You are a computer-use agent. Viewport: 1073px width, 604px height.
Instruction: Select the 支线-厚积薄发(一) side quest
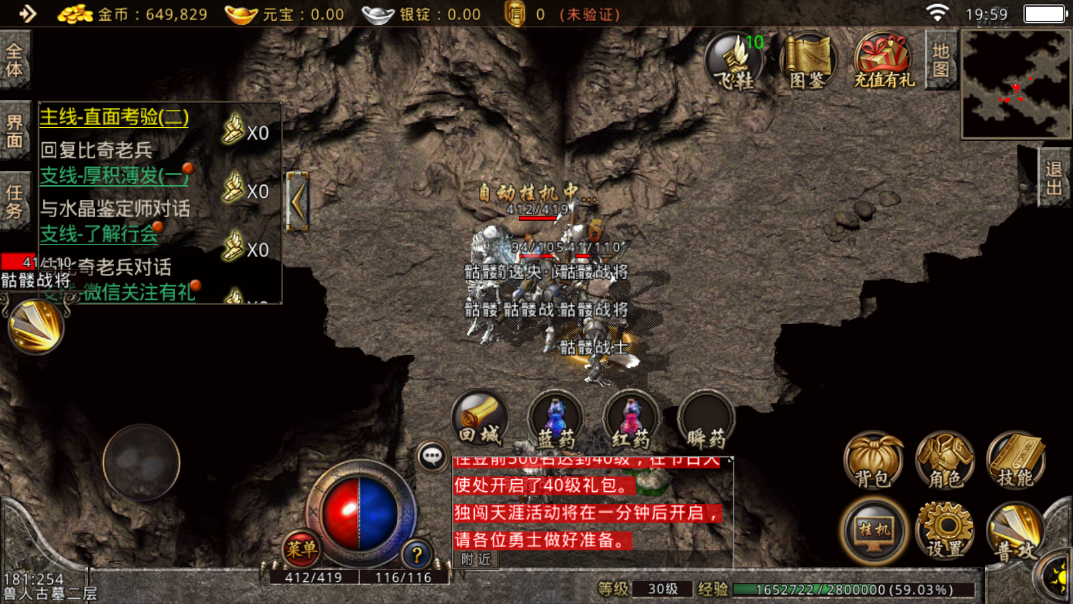coord(114,176)
